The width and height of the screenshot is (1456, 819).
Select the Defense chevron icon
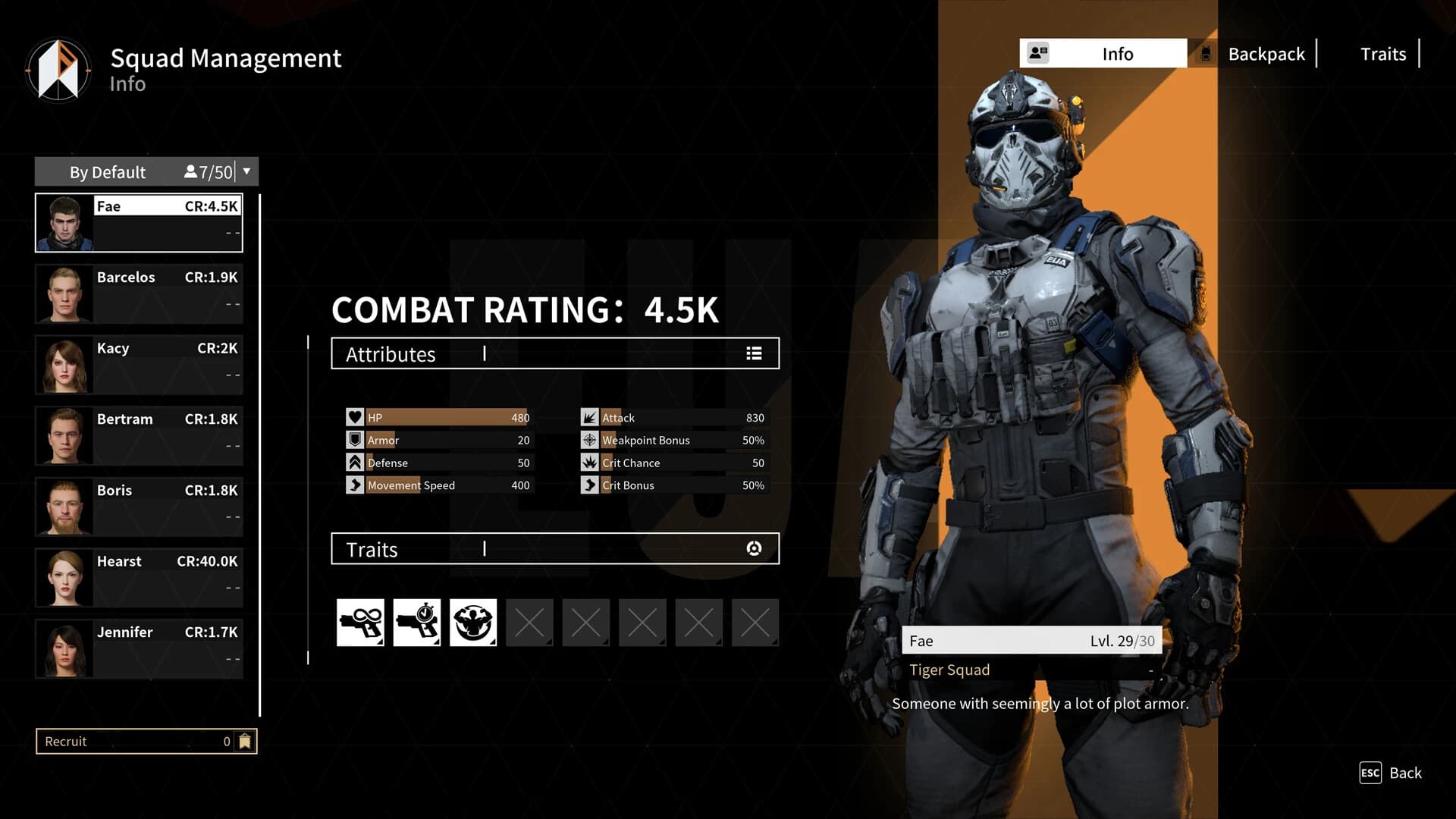pos(354,462)
